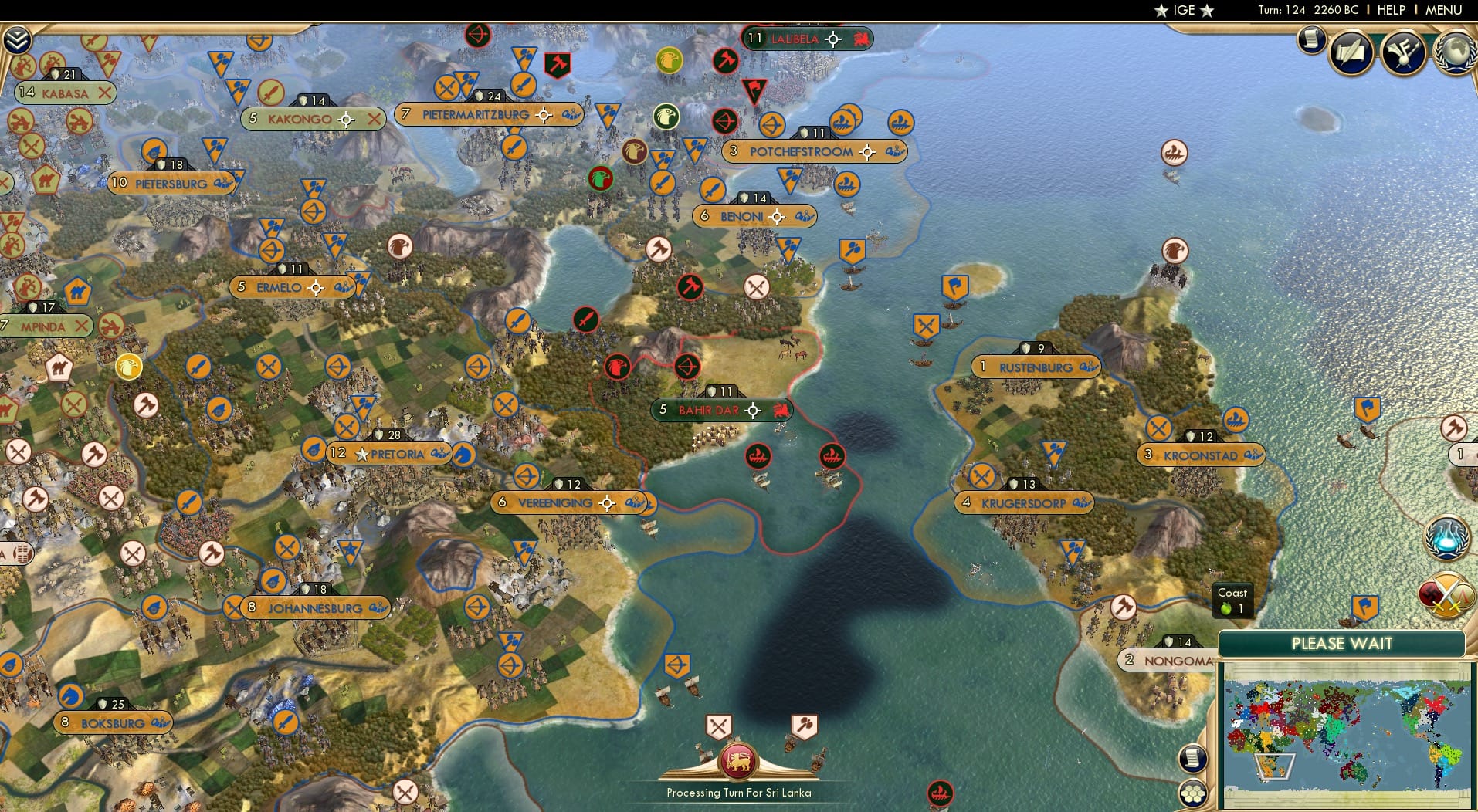Click the red galley icon below Bahir Dar
Viewport: 1478px width, 812px height.
tap(759, 456)
